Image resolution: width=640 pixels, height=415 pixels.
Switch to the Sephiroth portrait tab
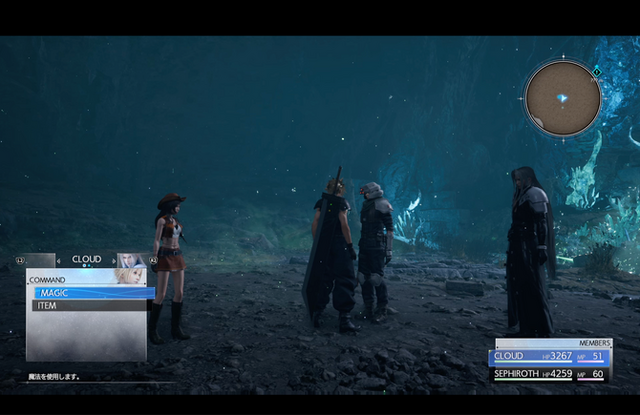[131, 260]
